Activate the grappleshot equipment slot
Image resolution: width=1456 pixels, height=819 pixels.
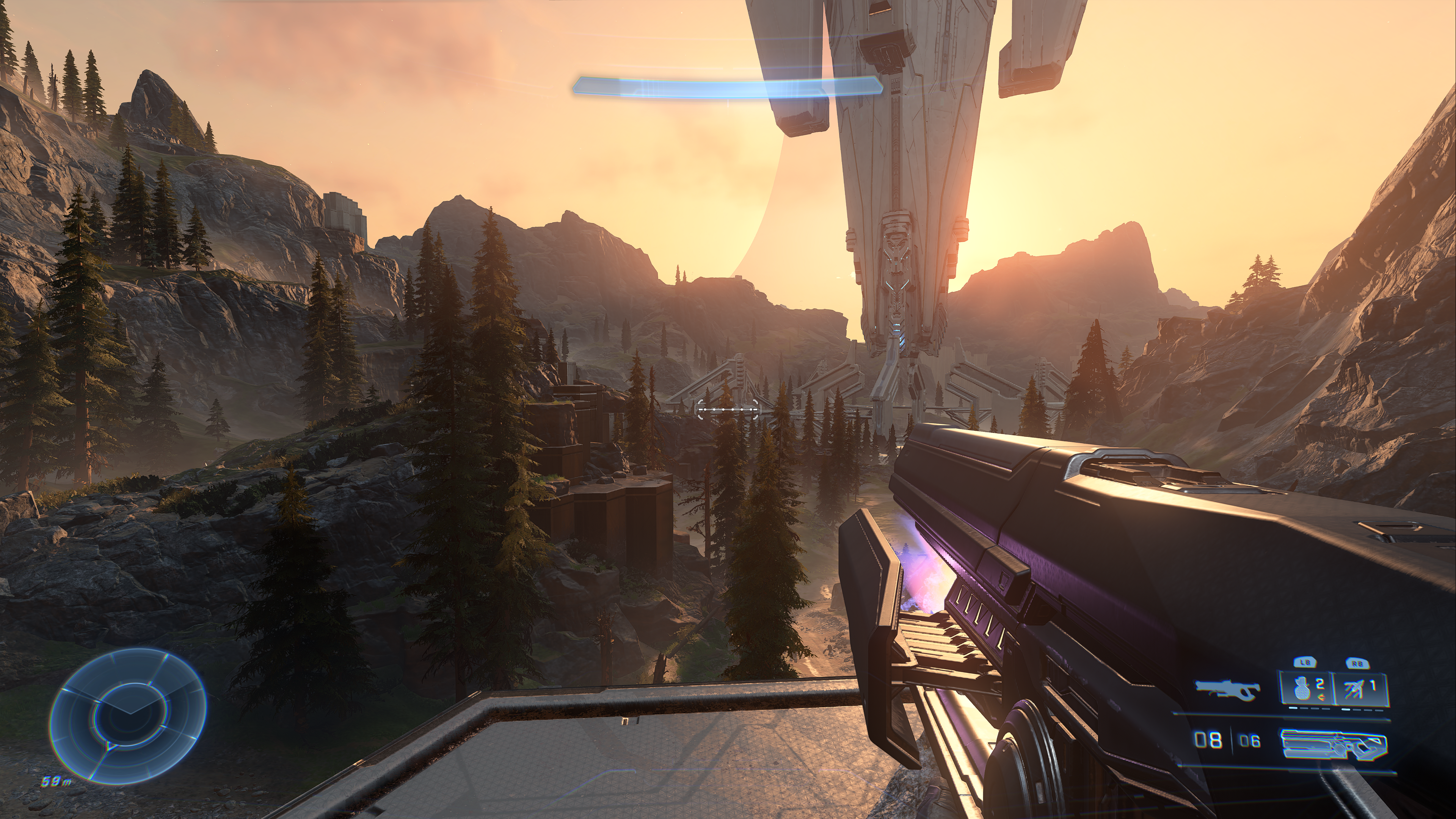(1360, 689)
